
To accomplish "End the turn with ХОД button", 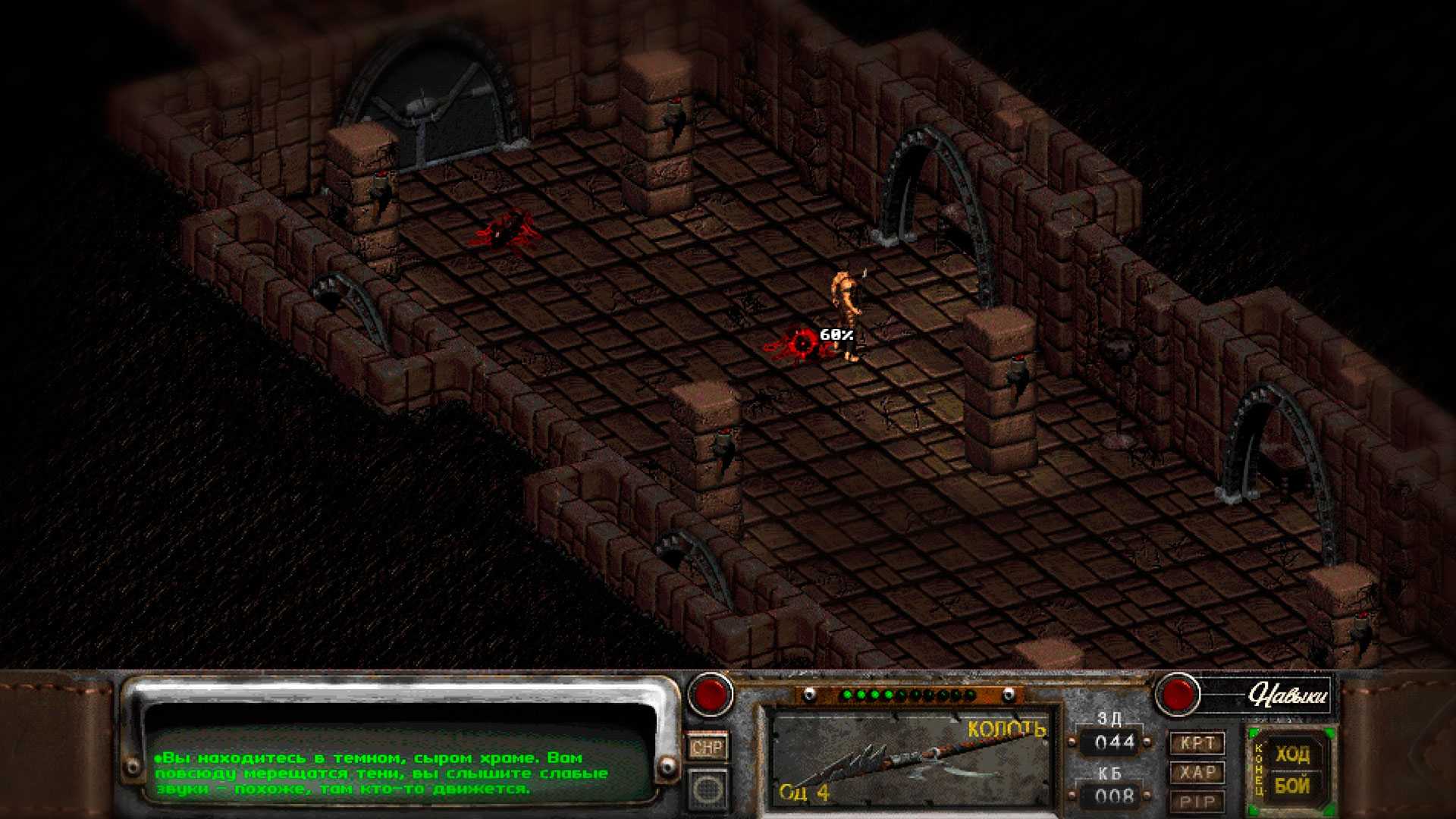I will point(1291,755).
